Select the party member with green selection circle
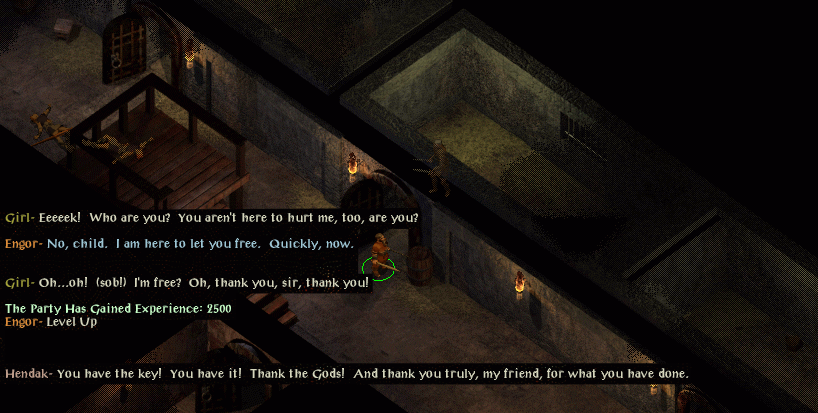This screenshot has width=818, height=413. point(379,254)
